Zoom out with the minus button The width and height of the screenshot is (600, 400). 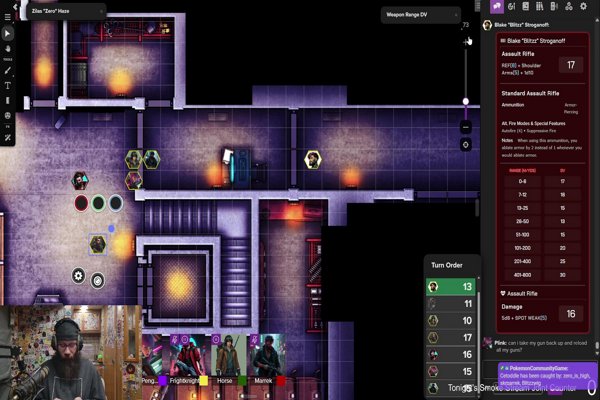click(465, 127)
